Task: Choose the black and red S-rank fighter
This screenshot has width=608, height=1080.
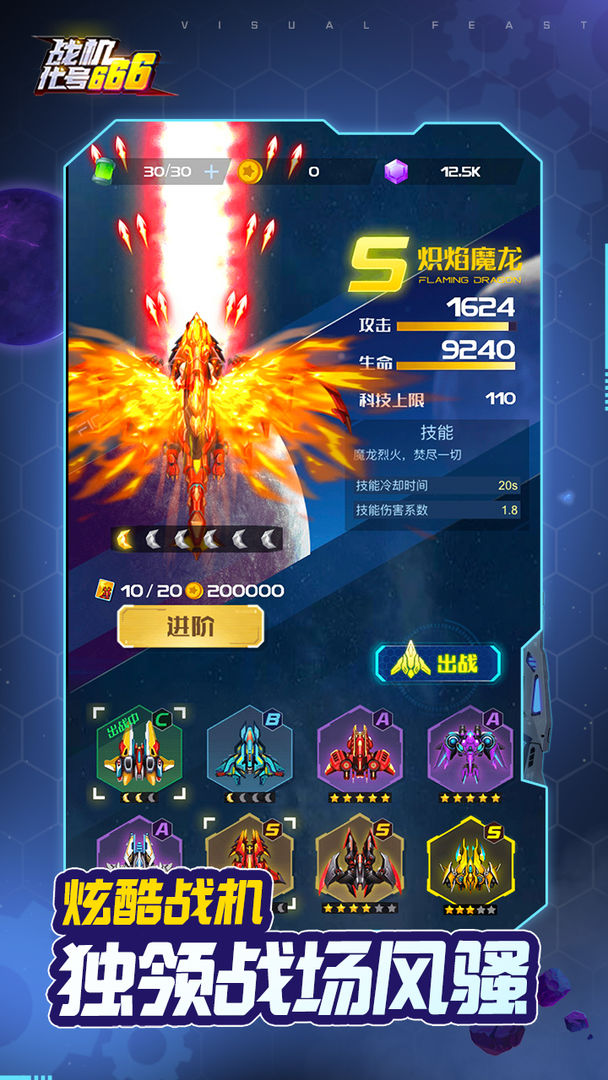Action: click(x=359, y=860)
